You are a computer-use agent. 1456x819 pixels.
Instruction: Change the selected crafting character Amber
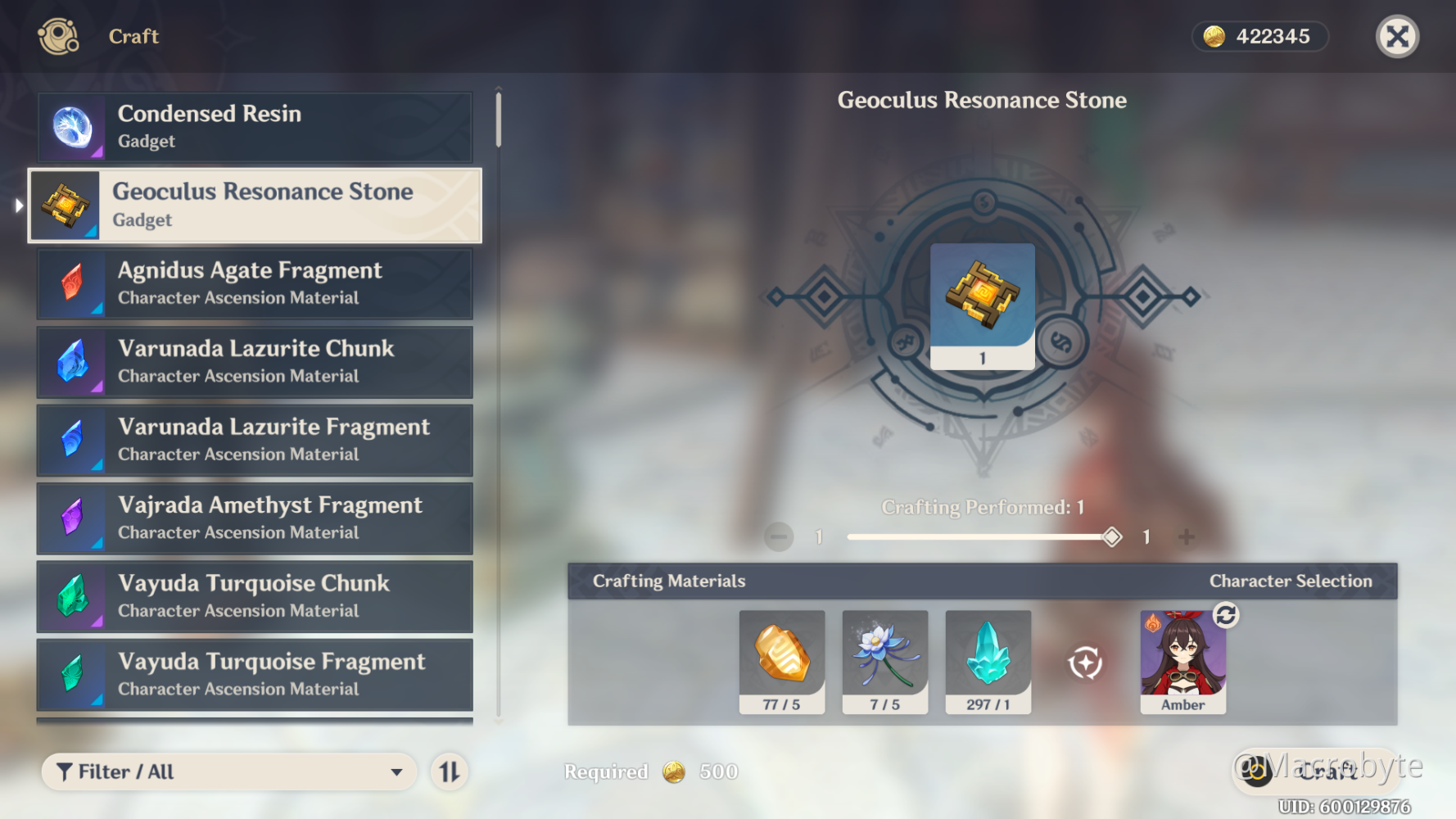click(x=1225, y=615)
